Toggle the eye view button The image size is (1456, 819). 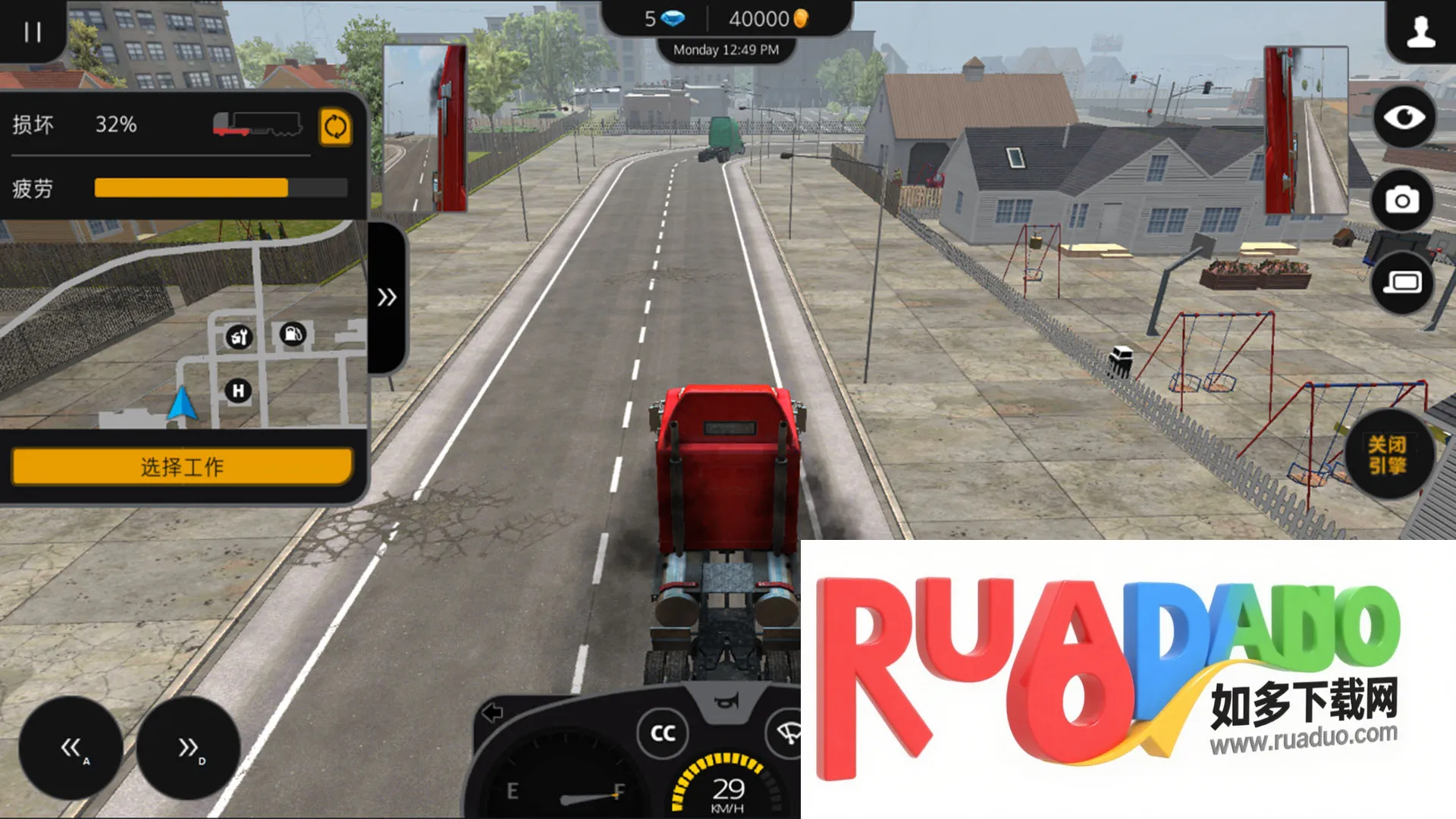(1404, 118)
